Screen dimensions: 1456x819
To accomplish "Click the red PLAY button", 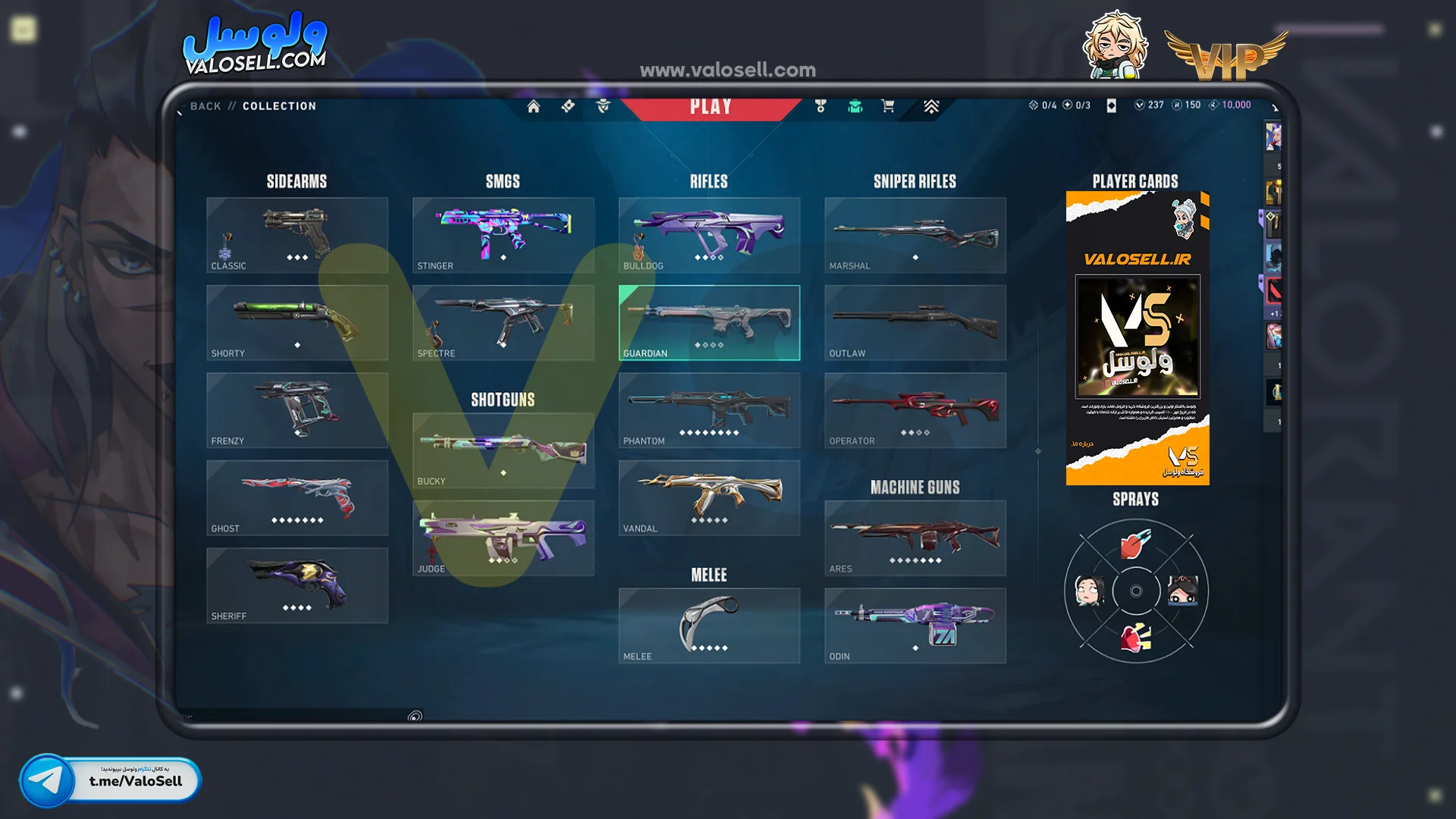I will pyautogui.click(x=711, y=107).
